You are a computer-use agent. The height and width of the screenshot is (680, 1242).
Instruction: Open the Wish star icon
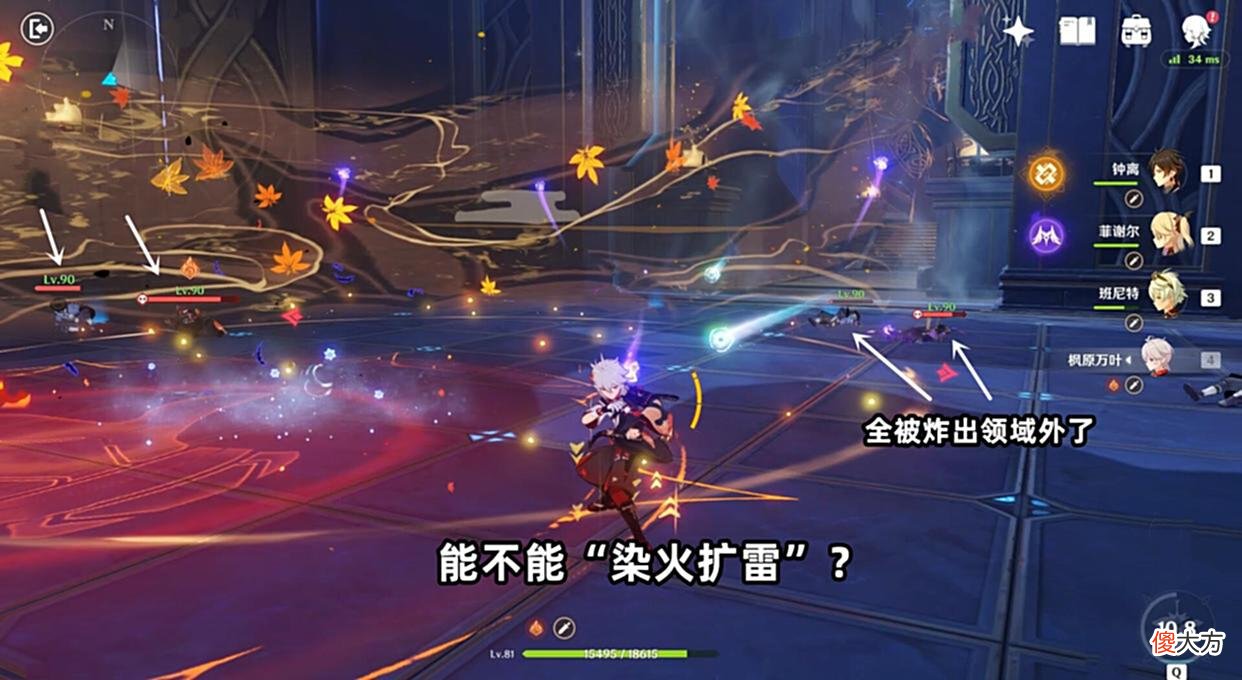1018,31
